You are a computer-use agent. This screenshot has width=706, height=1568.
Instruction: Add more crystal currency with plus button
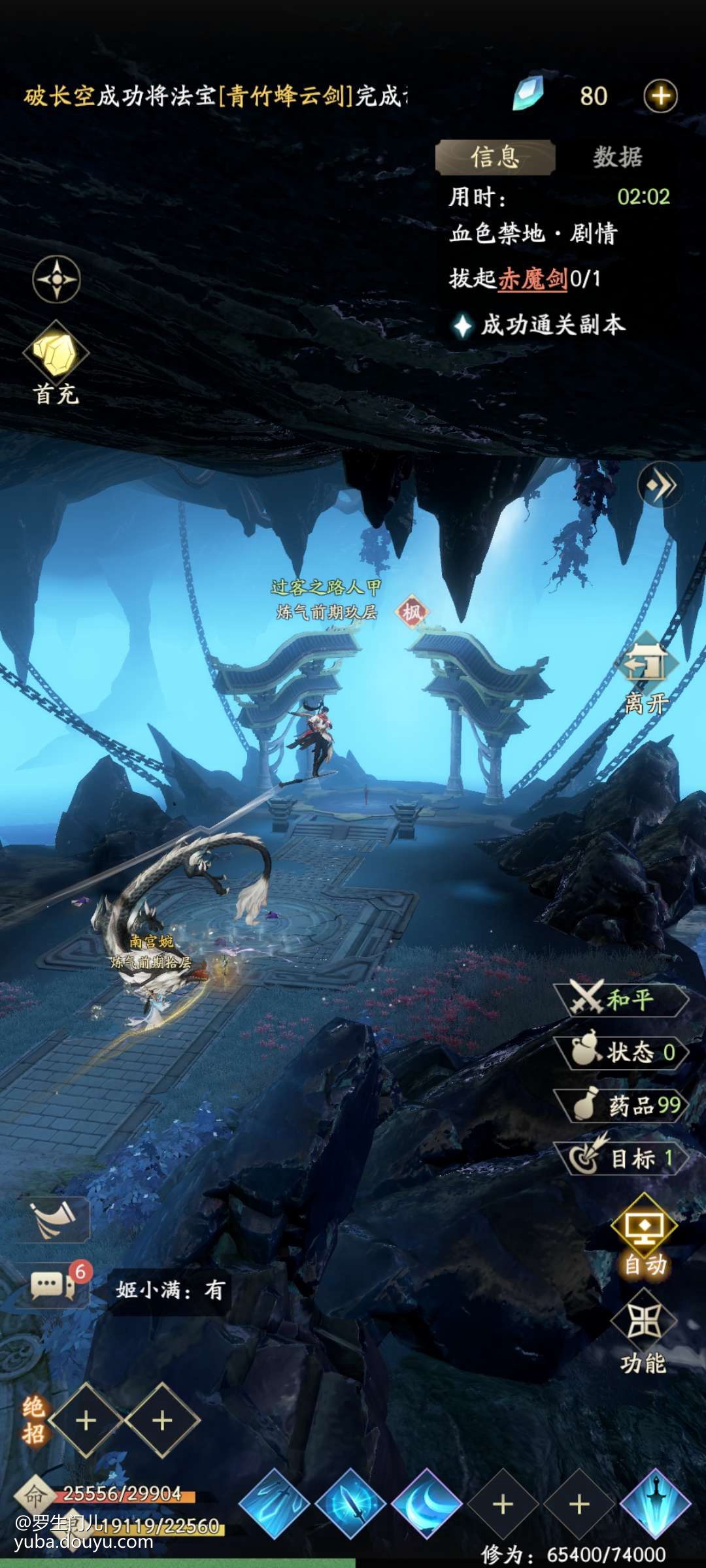point(660,96)
